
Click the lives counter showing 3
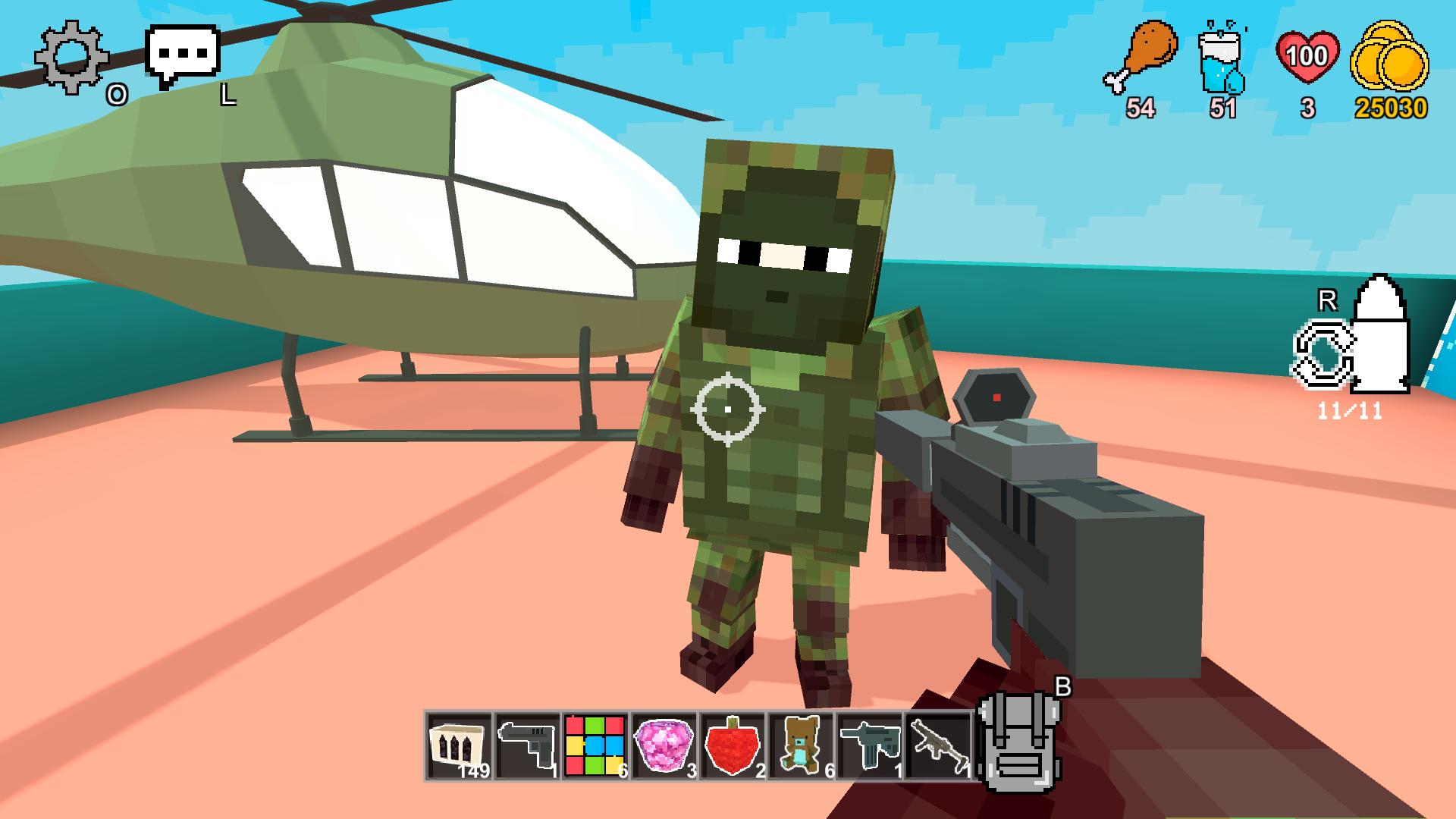1306,106
